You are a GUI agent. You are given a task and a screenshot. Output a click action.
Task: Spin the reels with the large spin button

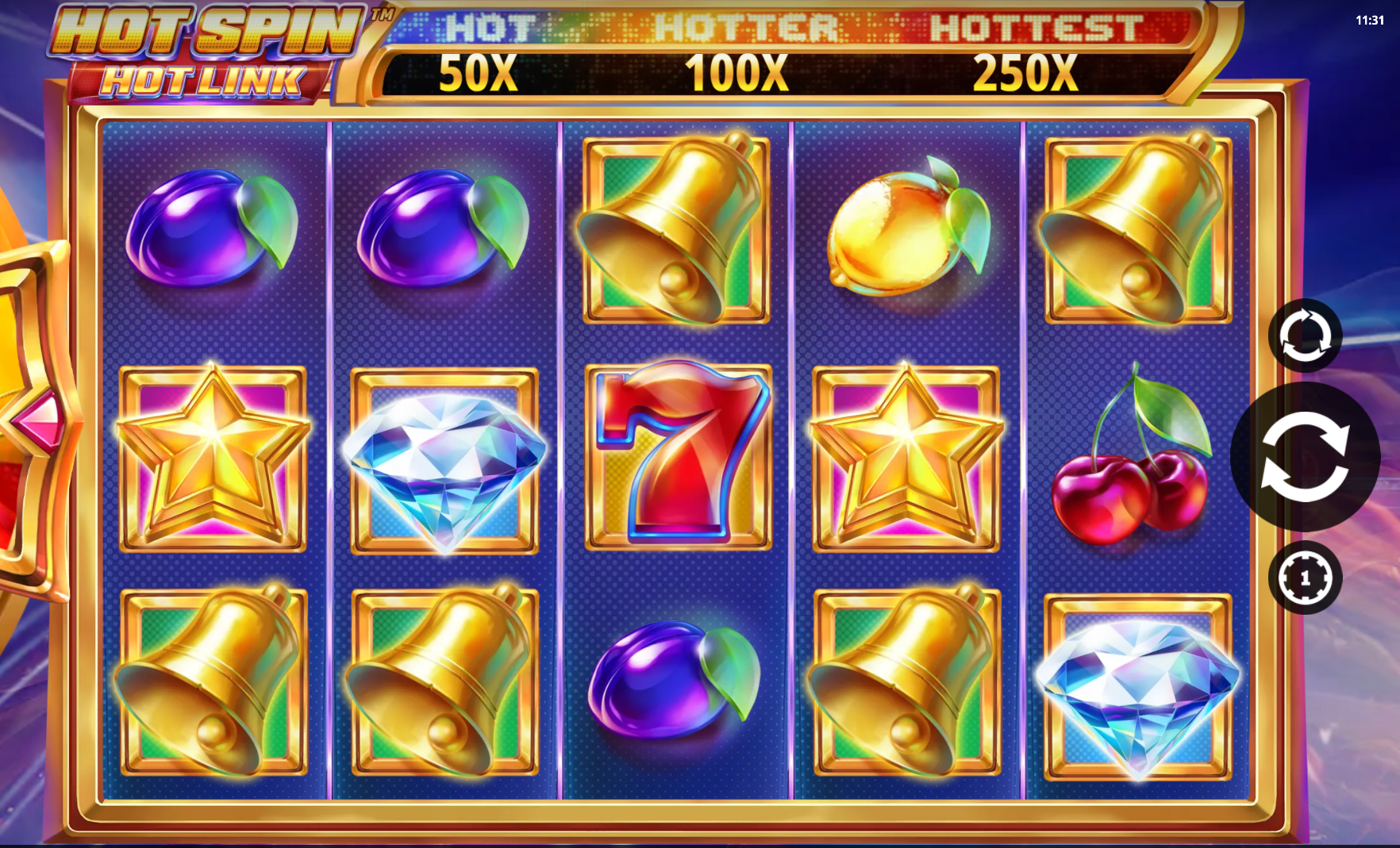coord(1305,457)
